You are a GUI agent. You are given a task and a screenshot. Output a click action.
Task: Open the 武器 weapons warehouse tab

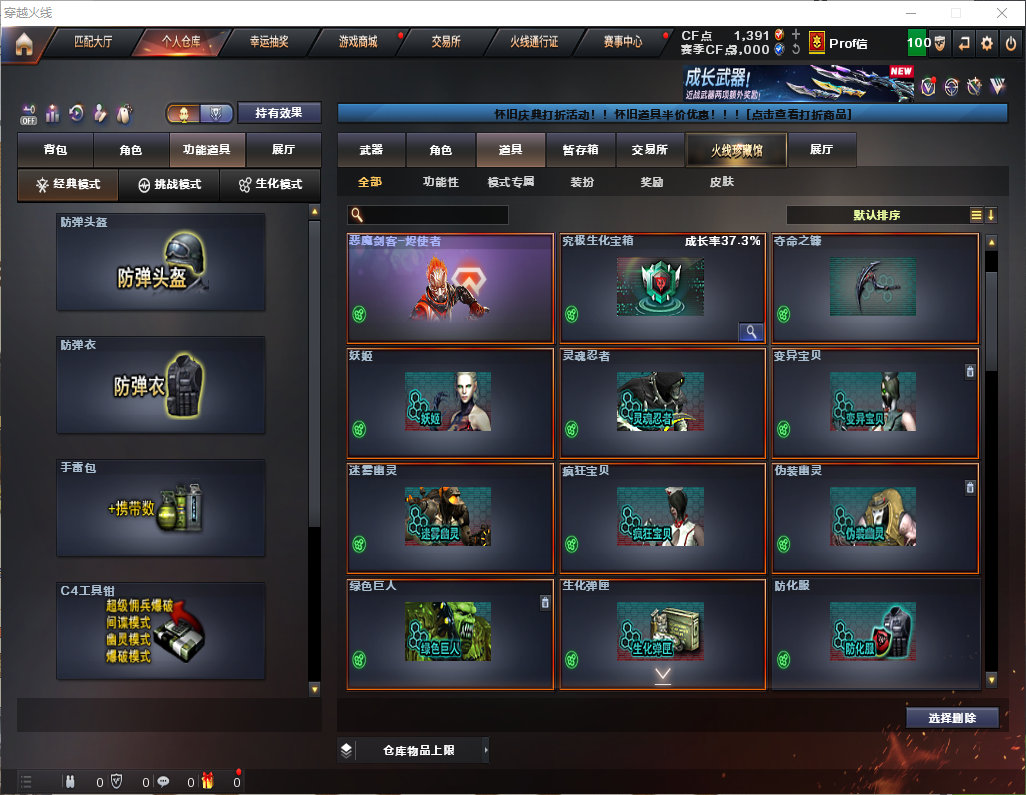pos(371,150)
